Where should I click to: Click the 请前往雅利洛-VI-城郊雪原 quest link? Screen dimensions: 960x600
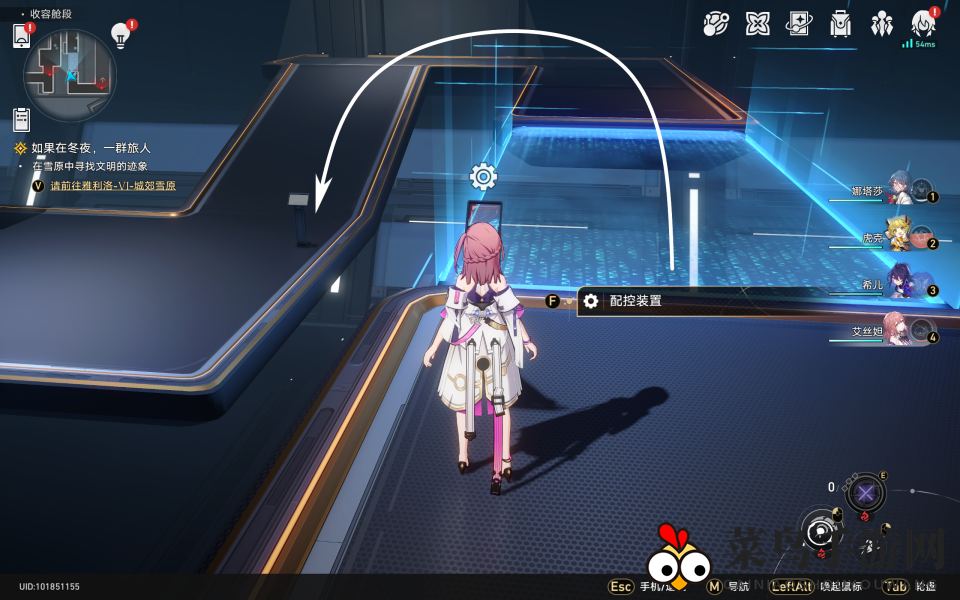(113, 185)
